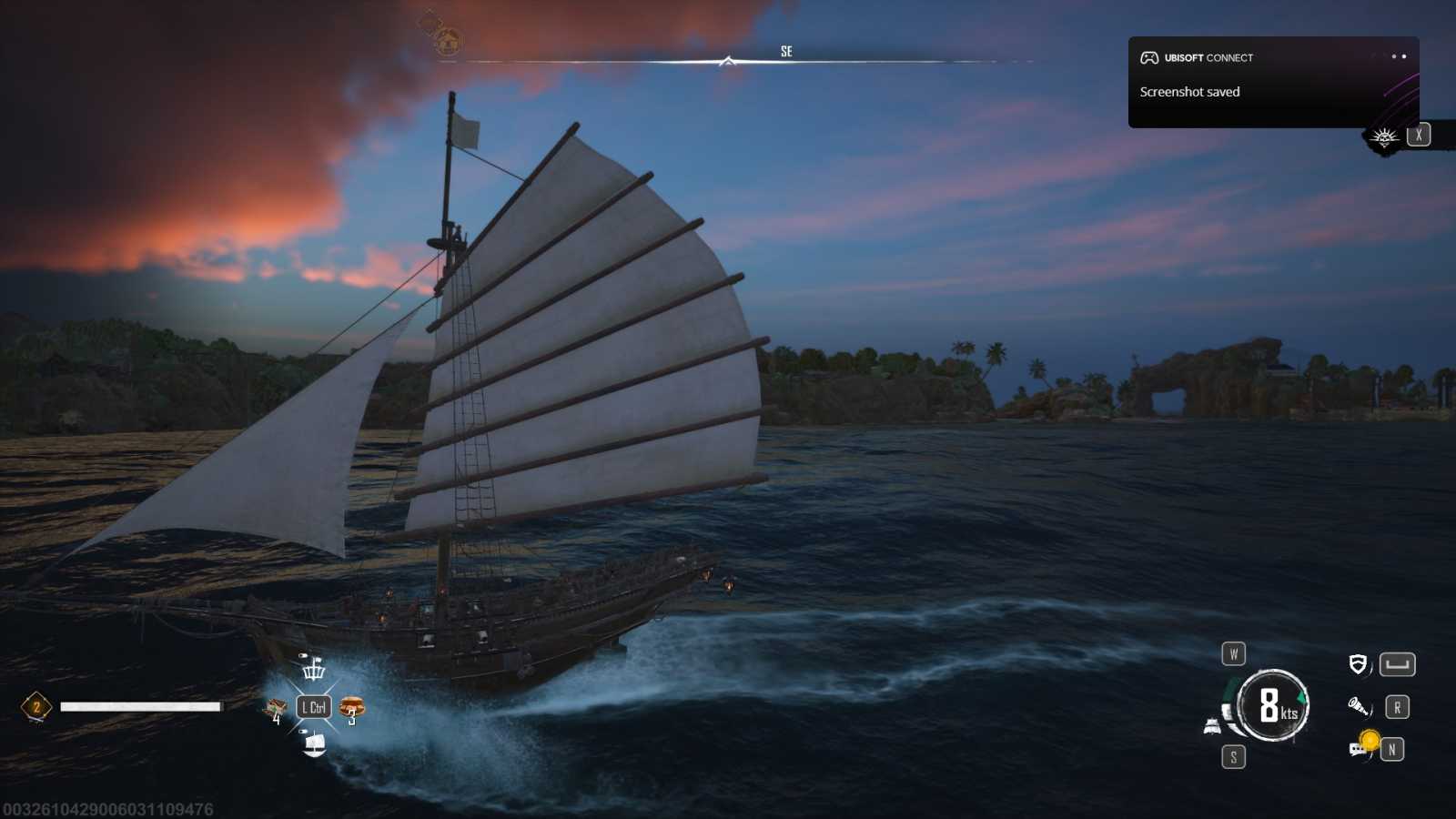
Task: Toggle the S key sail-lower prompt
Action: click(1233, 756)
